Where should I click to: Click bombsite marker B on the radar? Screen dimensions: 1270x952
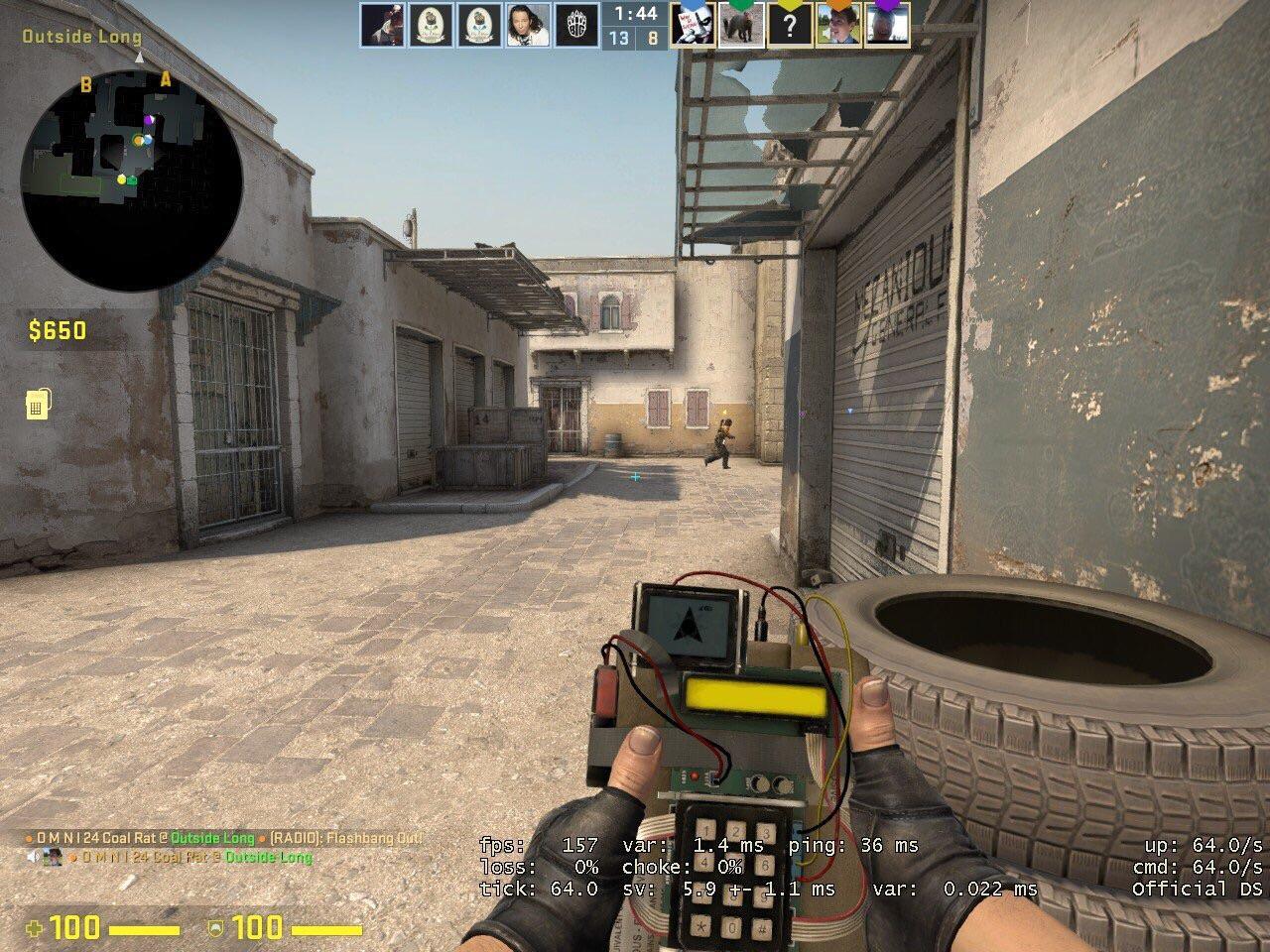tap(85, 83)
